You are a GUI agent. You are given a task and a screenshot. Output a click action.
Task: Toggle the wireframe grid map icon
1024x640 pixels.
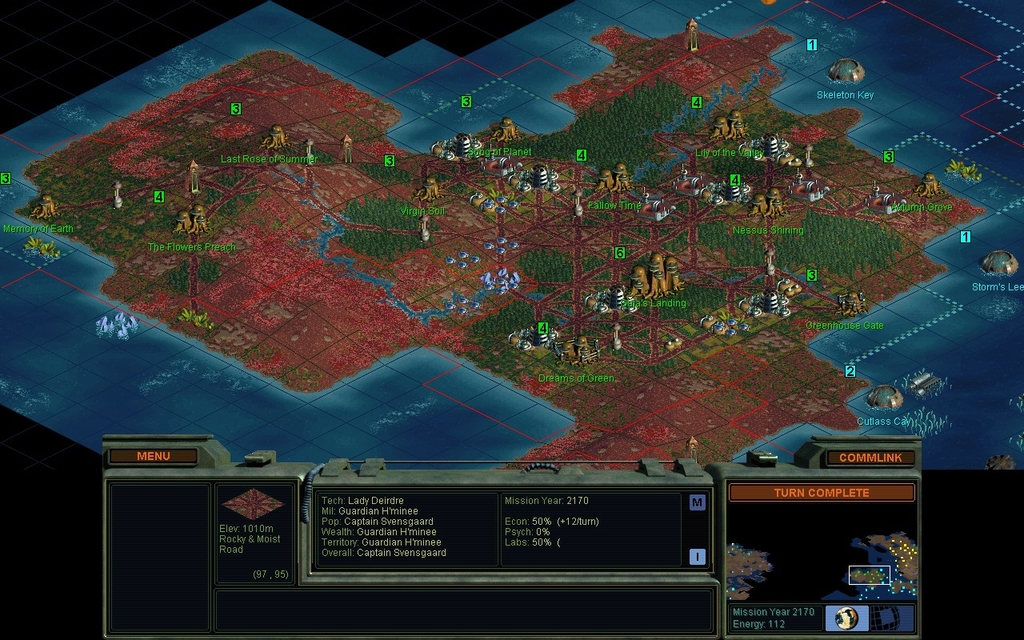point(894,618)
